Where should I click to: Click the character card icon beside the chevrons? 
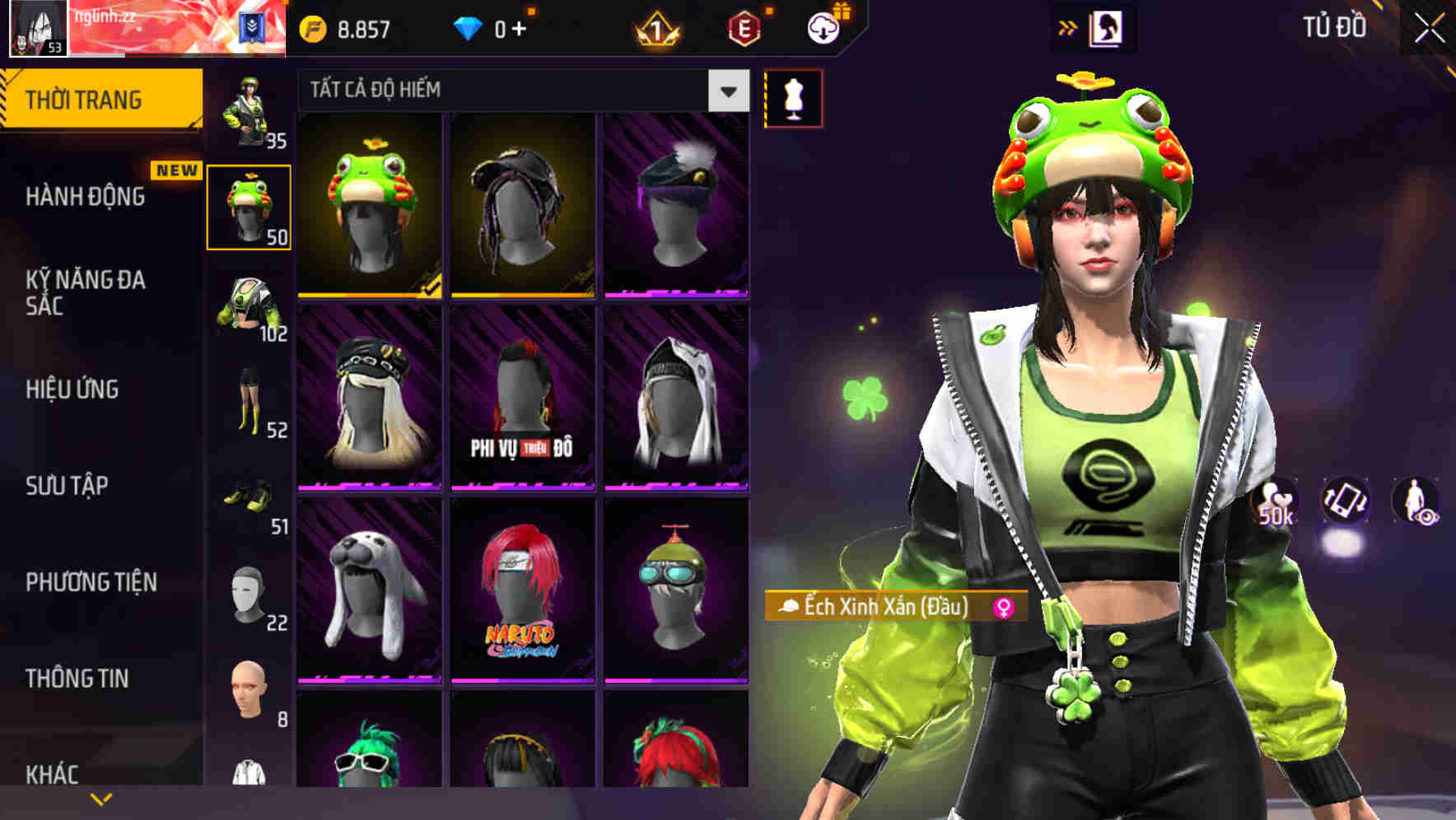(x=1106, y=26)
